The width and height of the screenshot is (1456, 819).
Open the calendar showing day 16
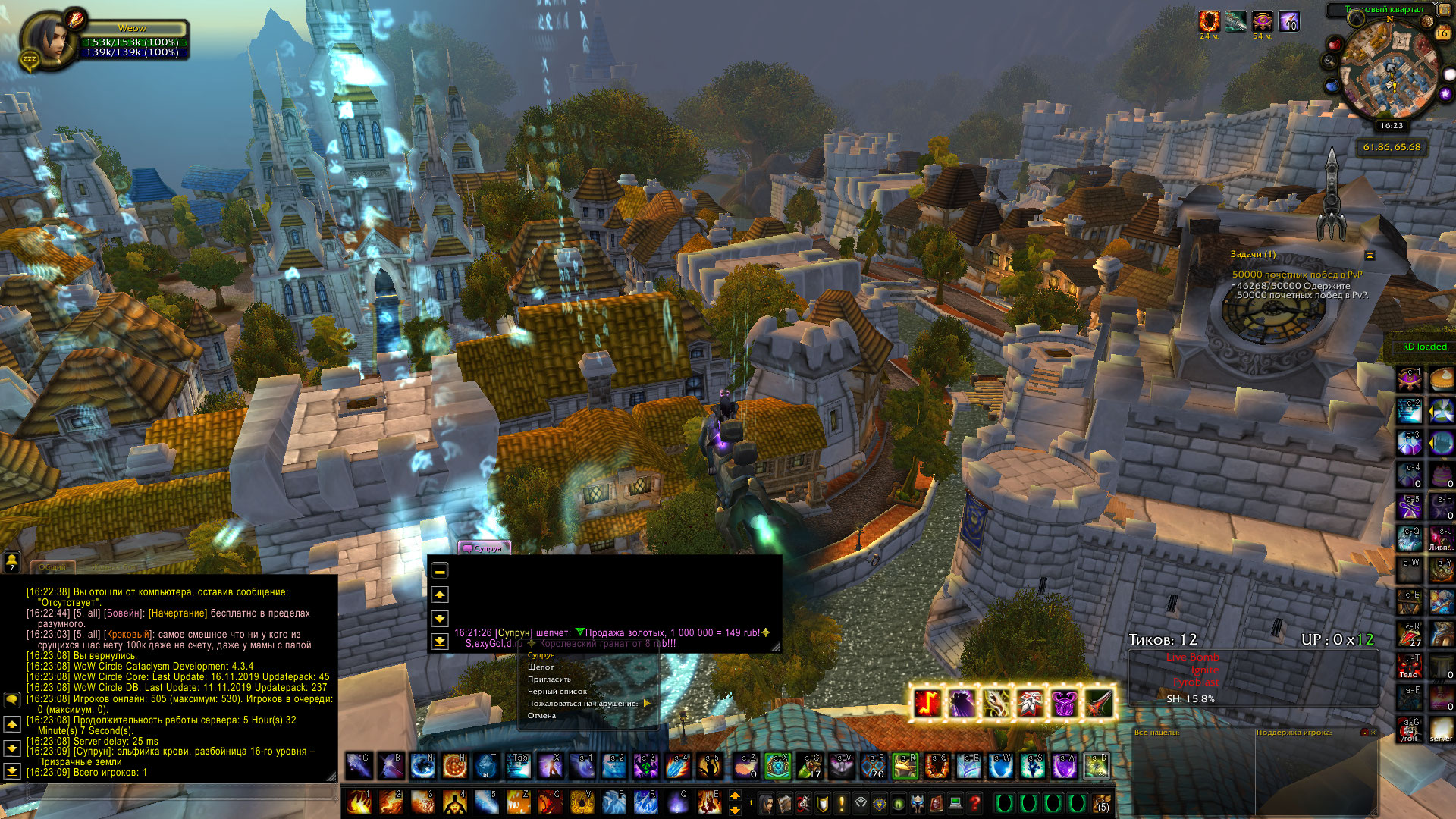[1442, 33]
